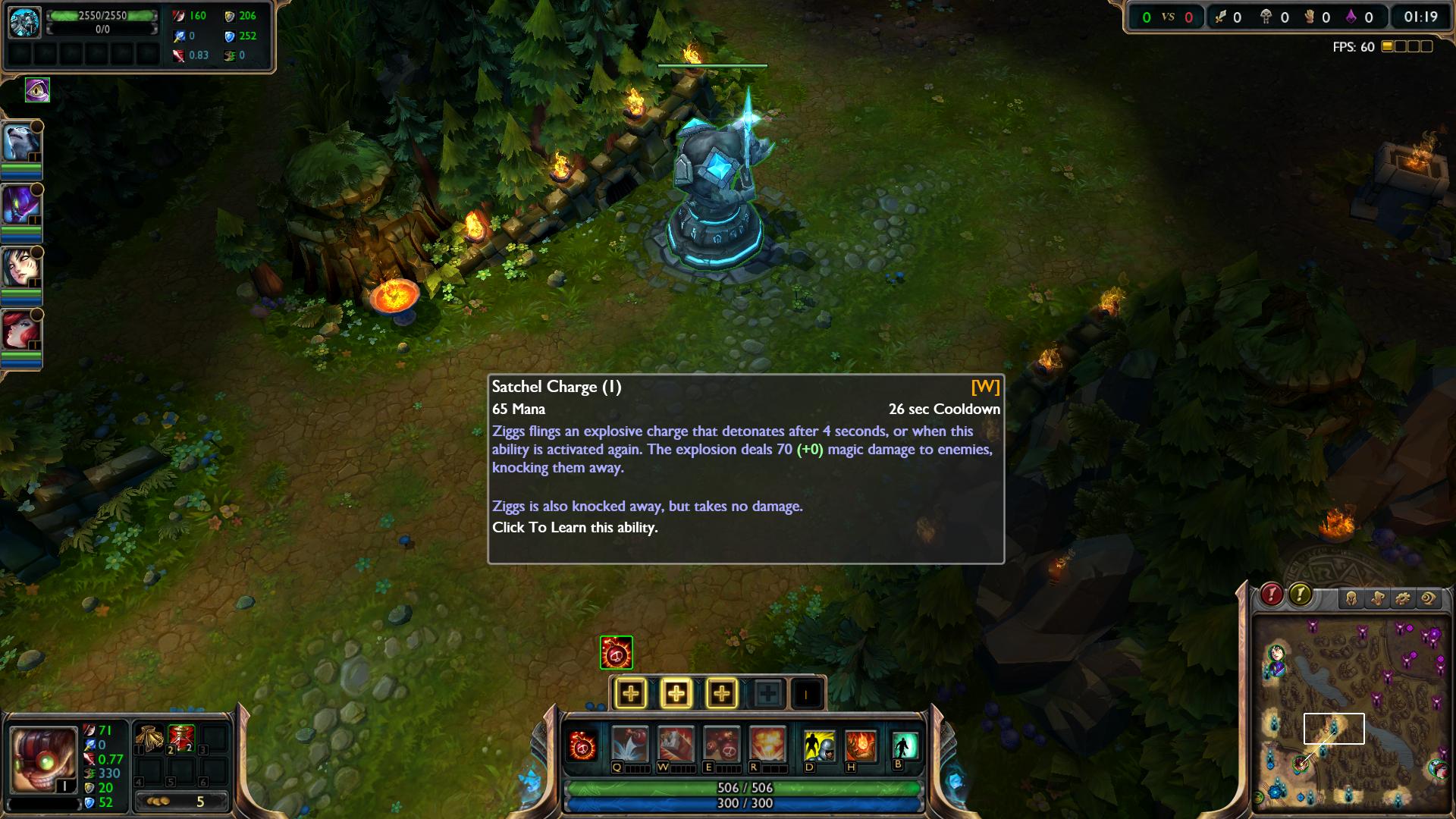
Task: Toggle the eye button above the minimap
Action: pos(1429,599)
